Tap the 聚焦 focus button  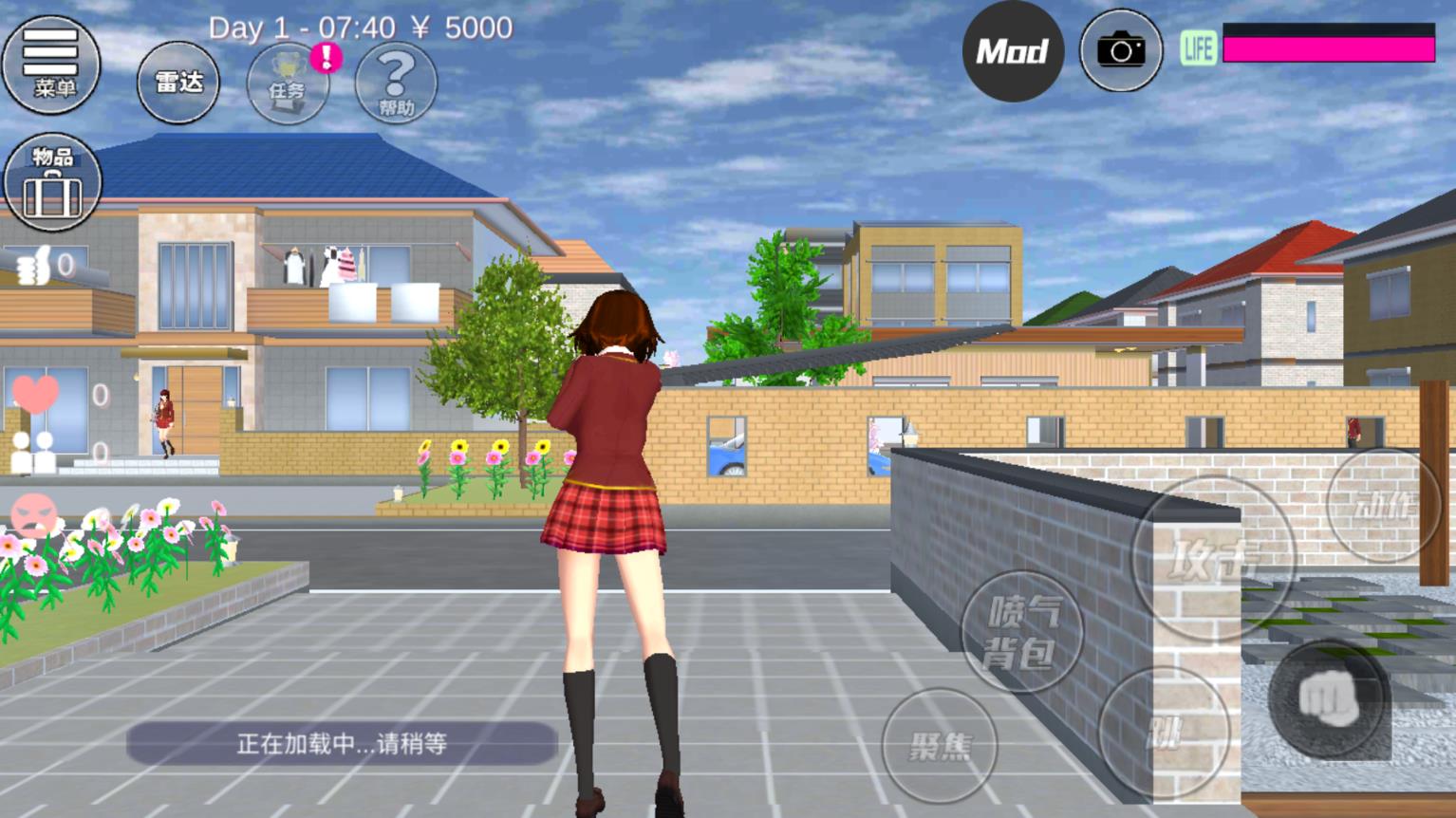[940, 746]
